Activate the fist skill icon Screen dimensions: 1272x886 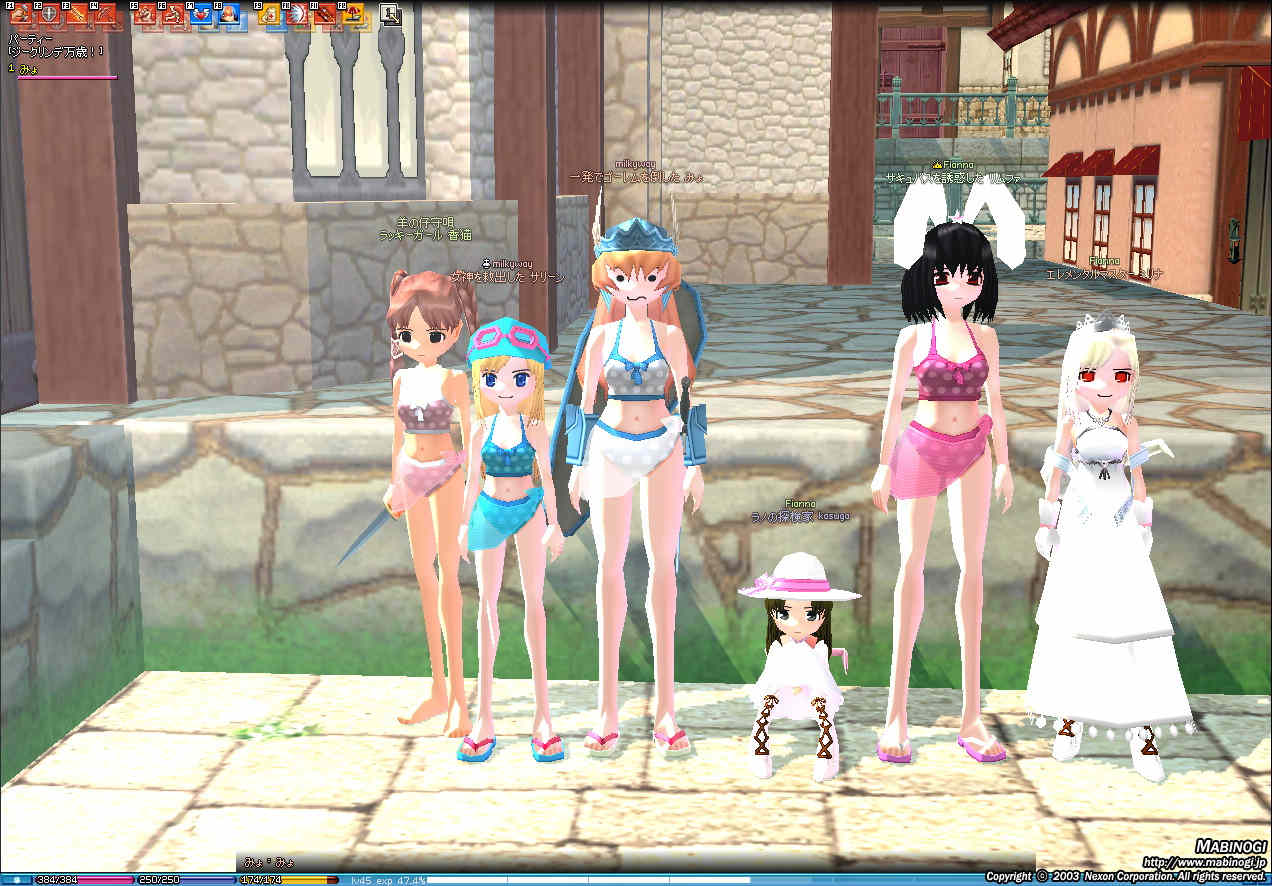point(21,15)
